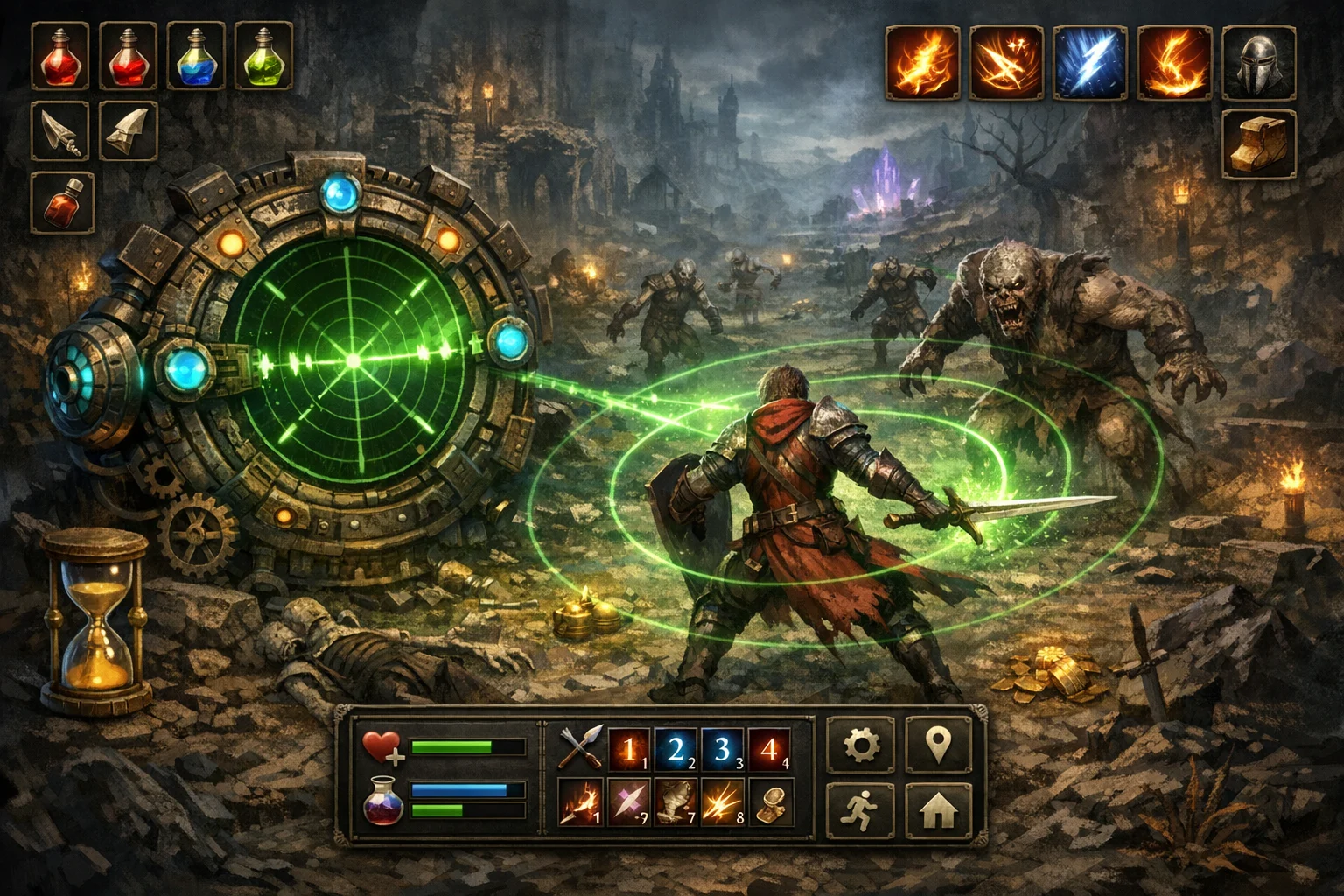This screenshot has height=896, width=1344.
Task: Select the orange square bottle item
Action: [x=61, y=202]
